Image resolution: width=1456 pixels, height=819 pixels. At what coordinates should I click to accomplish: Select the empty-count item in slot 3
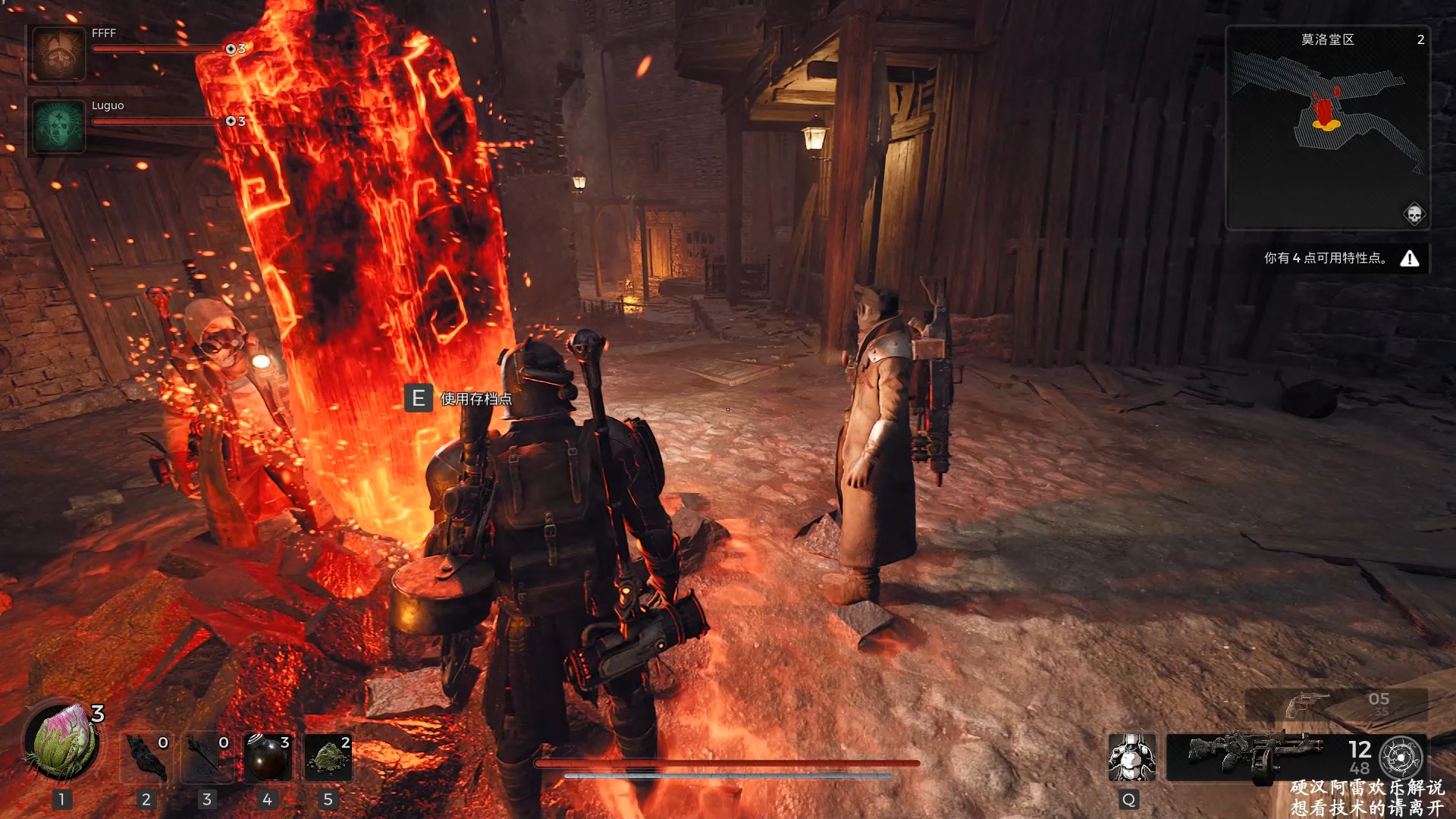207,757
